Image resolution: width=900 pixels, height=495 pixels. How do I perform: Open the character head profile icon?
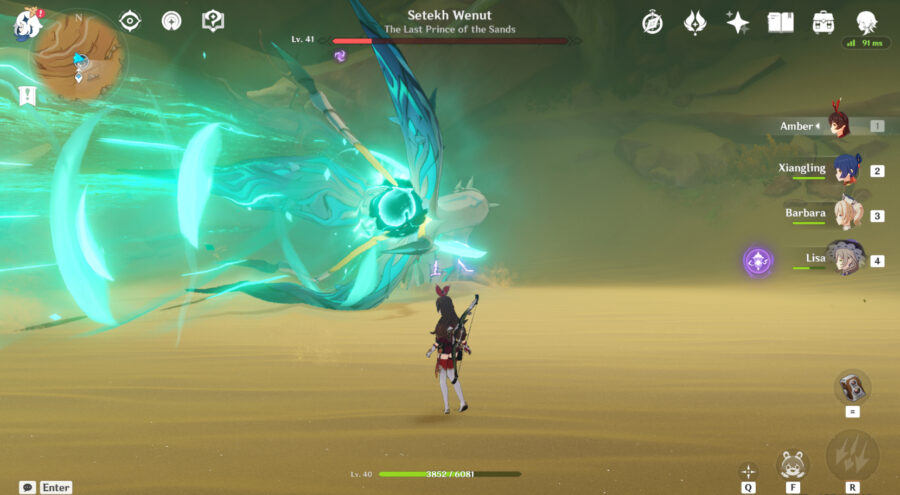pos(866,23)
